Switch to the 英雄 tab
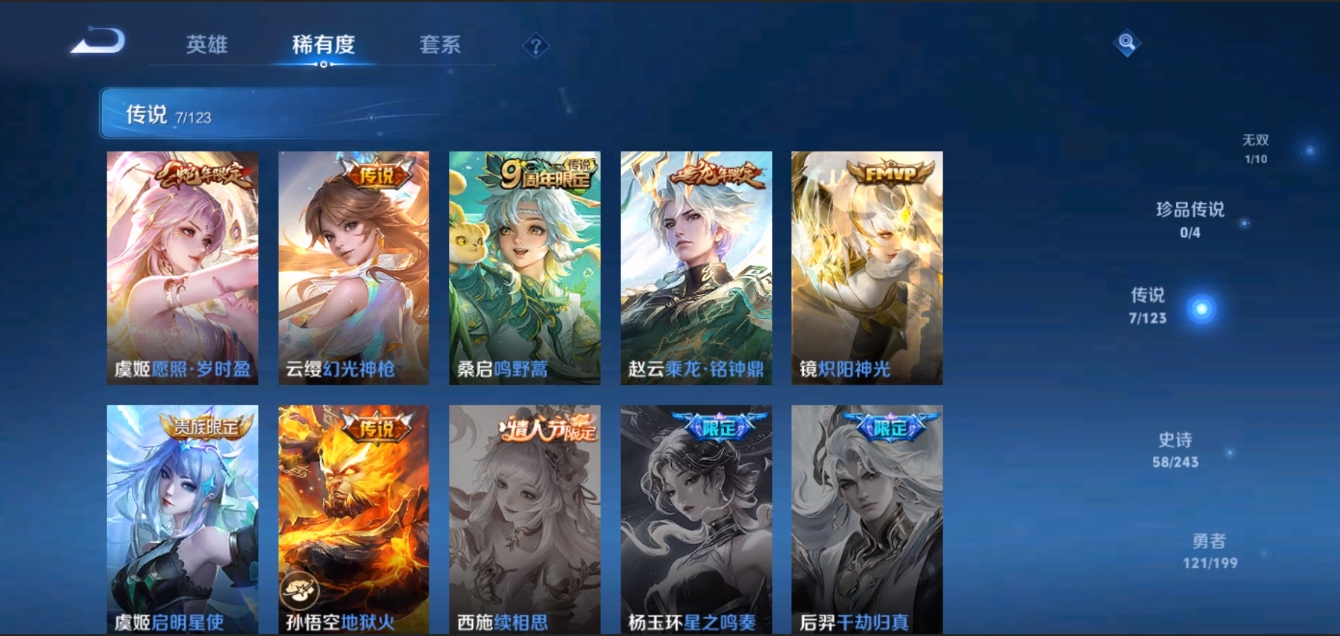 [x=207, y=45]
